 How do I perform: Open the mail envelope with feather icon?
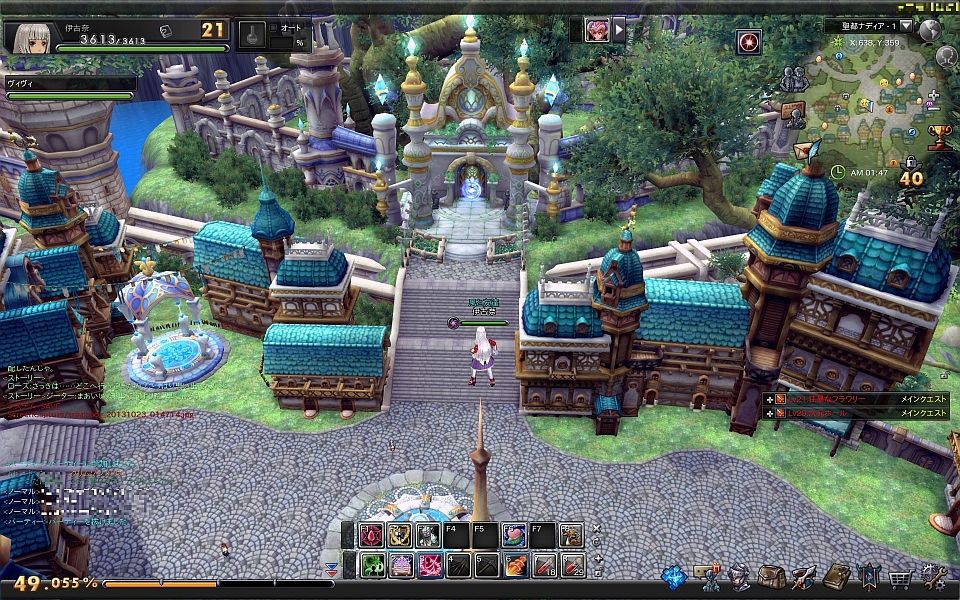pos(806,150)
